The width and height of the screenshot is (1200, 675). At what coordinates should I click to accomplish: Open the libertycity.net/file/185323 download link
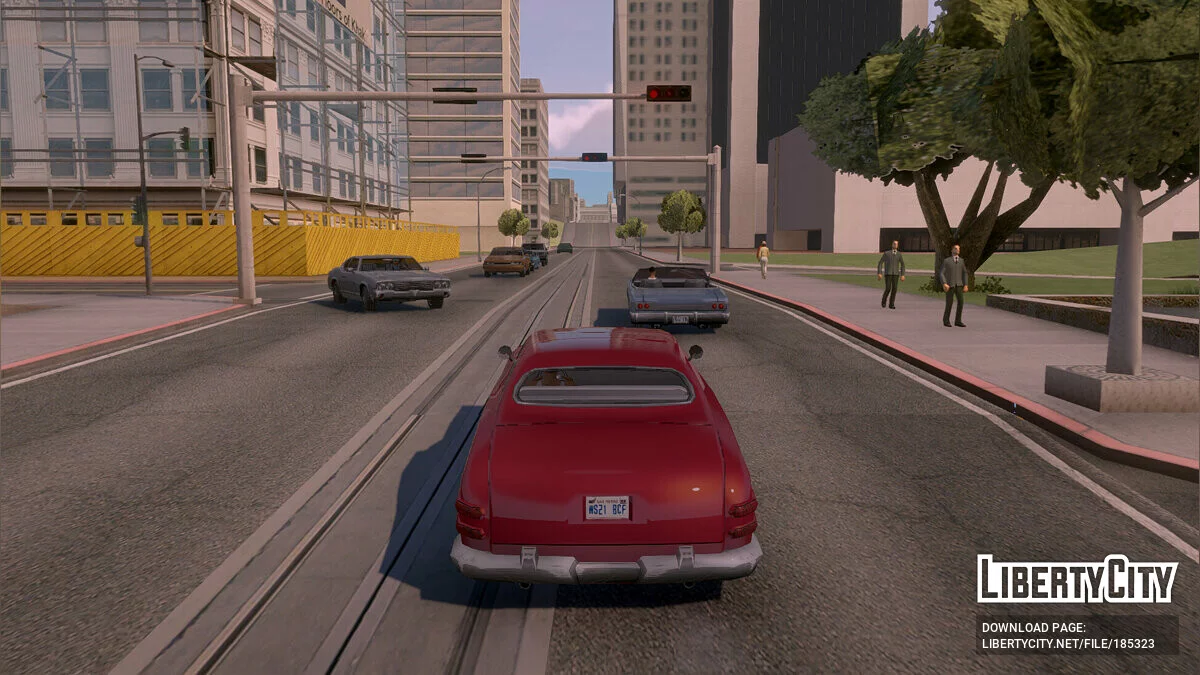(x=1067, y=644)
